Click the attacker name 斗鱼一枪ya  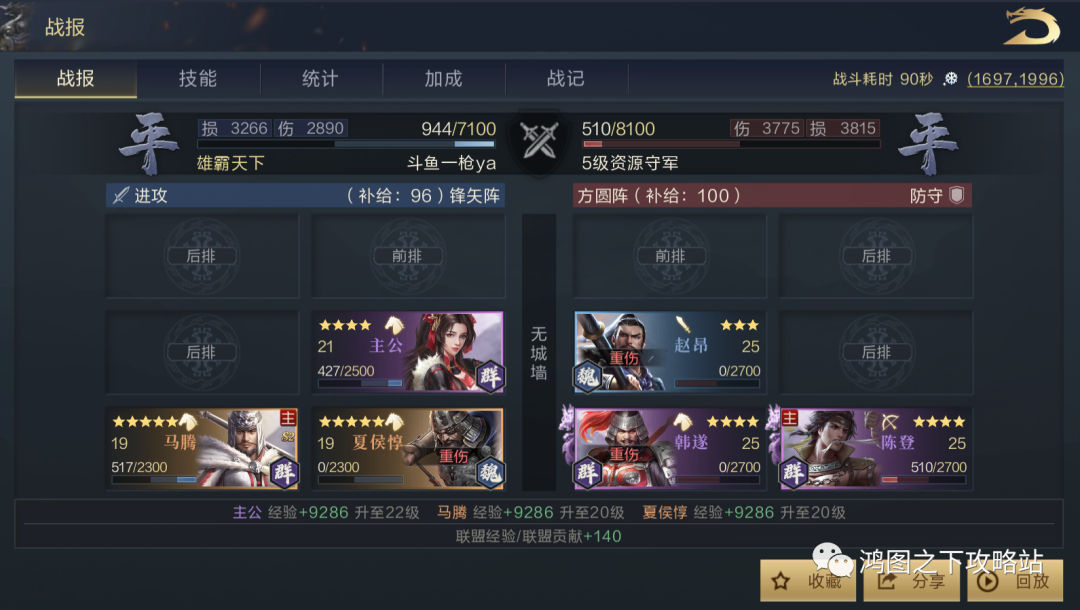451,162
